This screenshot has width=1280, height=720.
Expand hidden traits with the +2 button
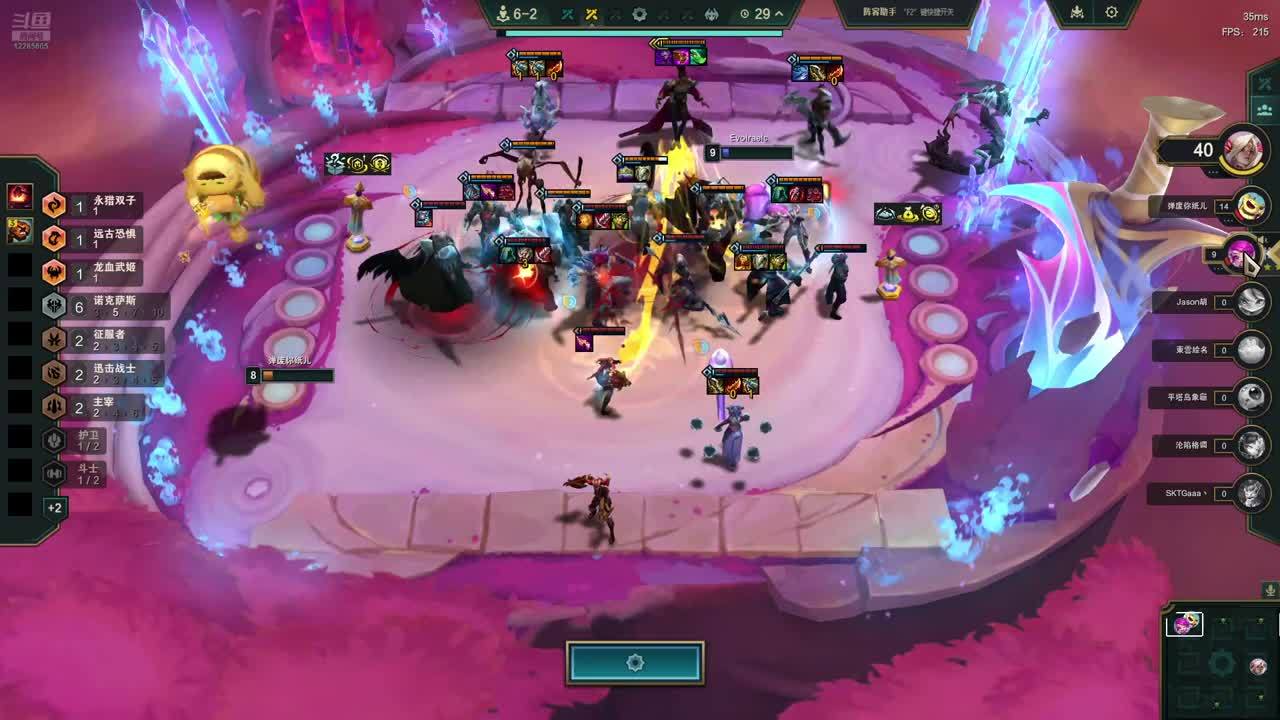(x=54, y=508)
